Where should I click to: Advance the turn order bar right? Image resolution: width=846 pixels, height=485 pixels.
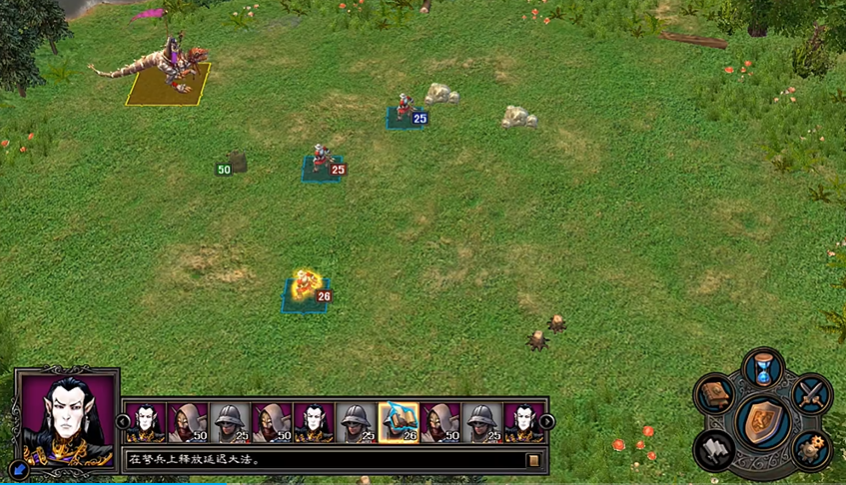click(x=547, y=422)
